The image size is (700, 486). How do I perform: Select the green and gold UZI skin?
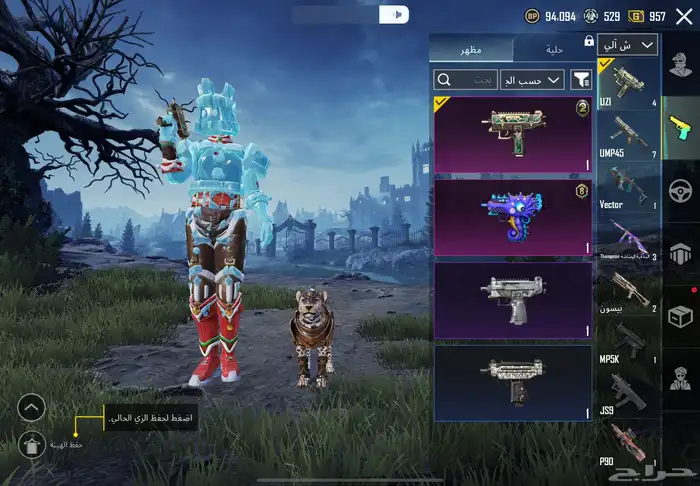(512, 134)
